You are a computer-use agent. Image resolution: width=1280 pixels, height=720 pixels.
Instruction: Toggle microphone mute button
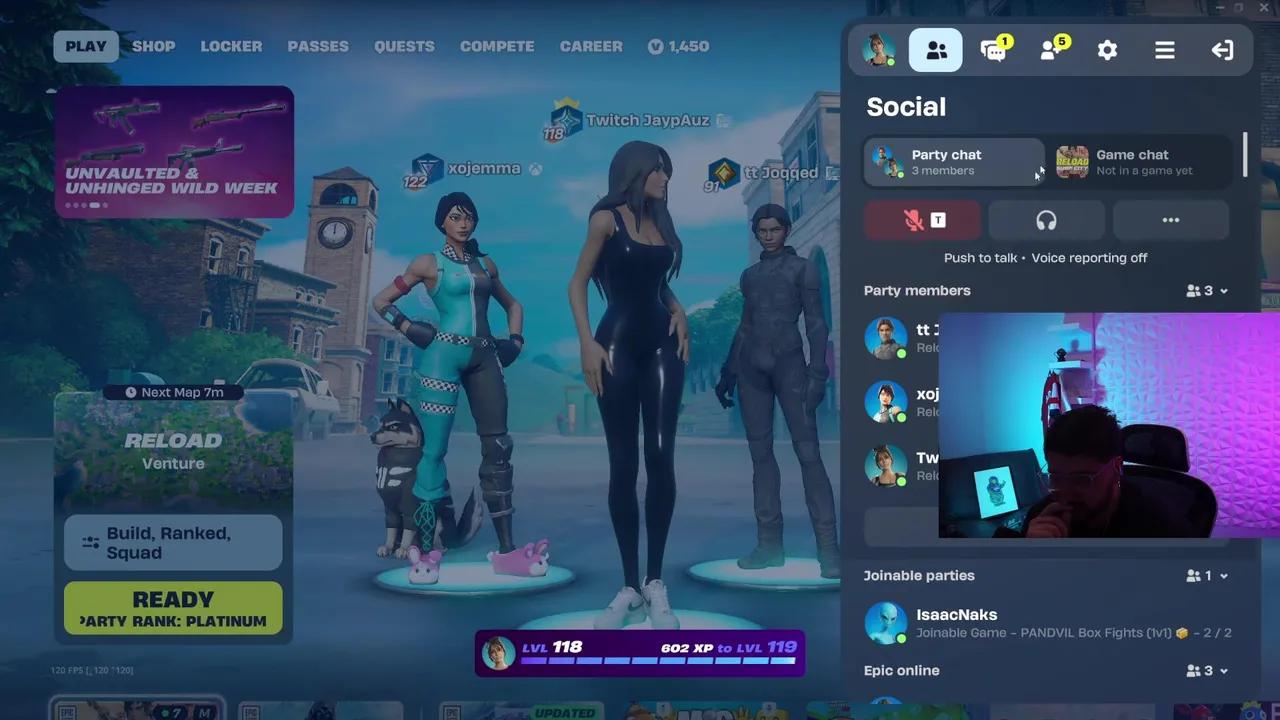pos(922,220)
